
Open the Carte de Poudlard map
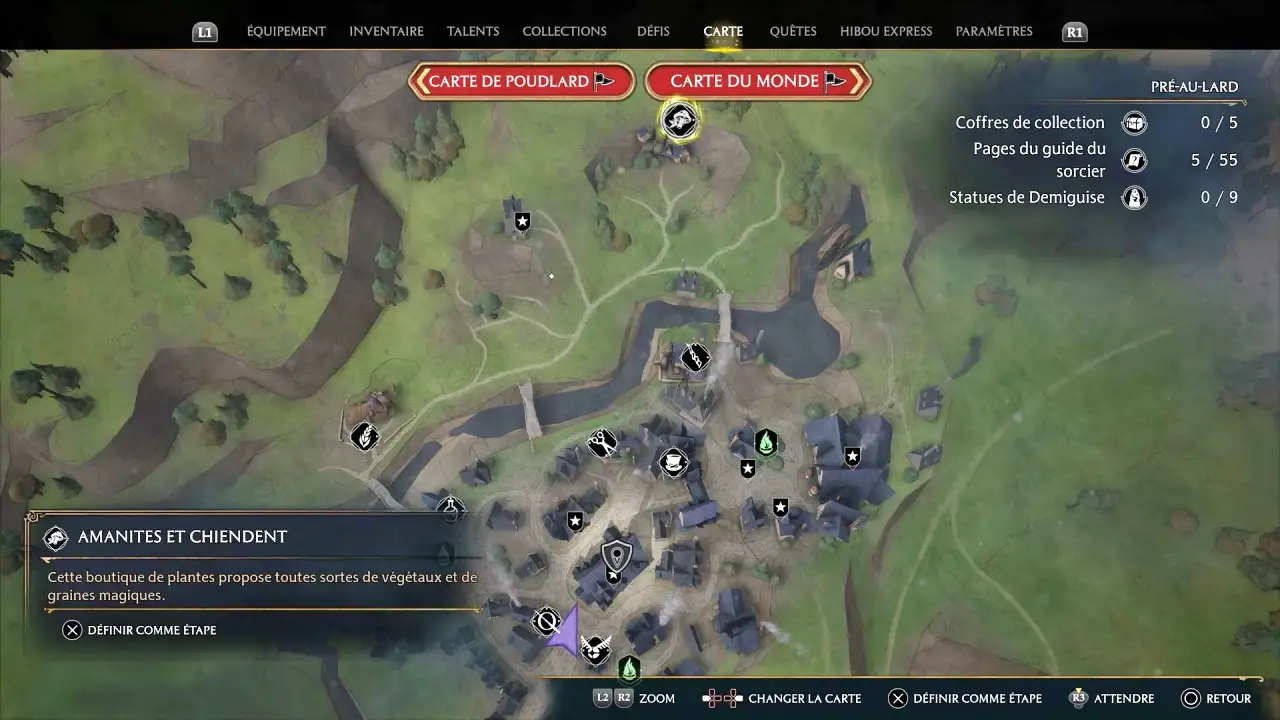521,81
